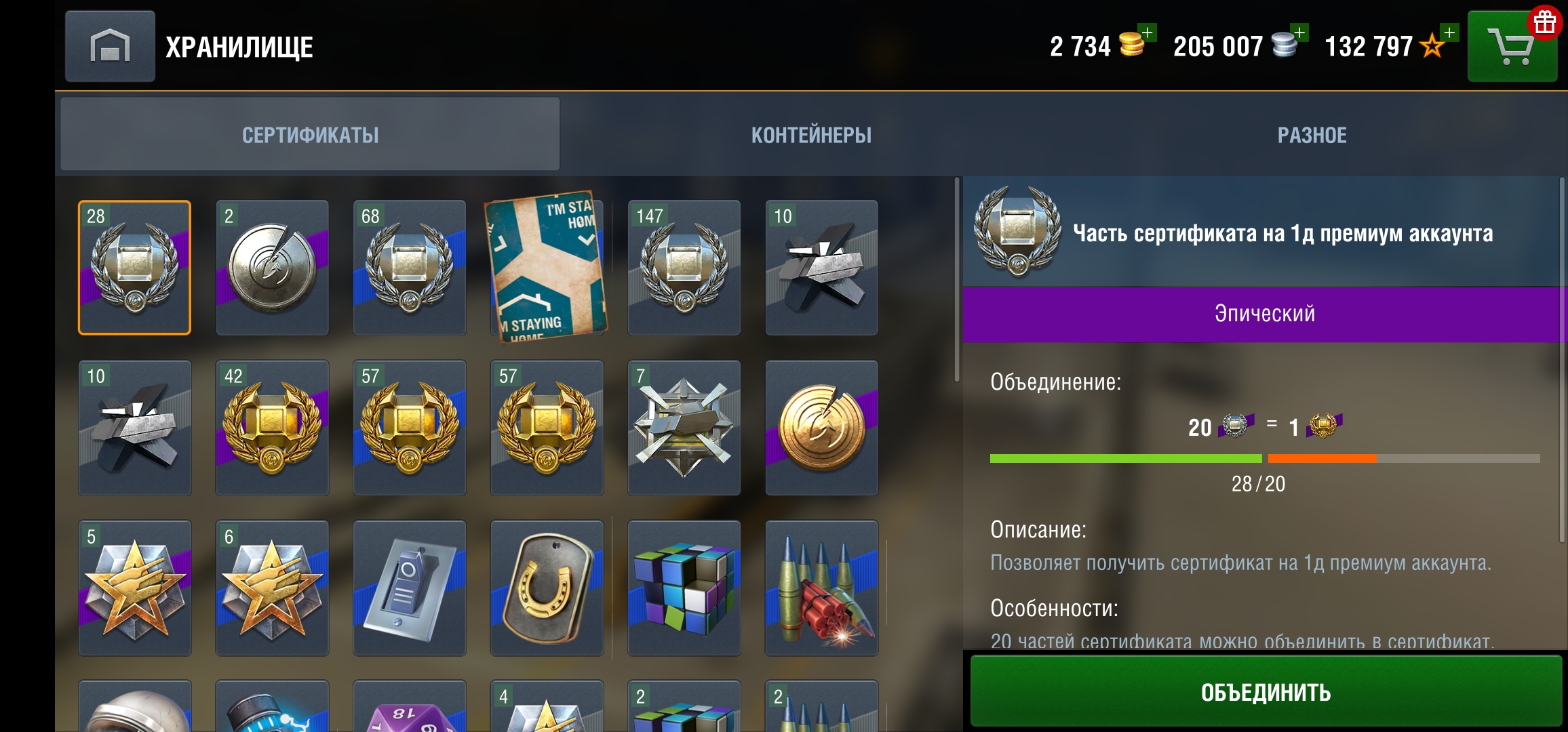Click the plus to buy credits
1568x732 pixels.
point(1301,33)
